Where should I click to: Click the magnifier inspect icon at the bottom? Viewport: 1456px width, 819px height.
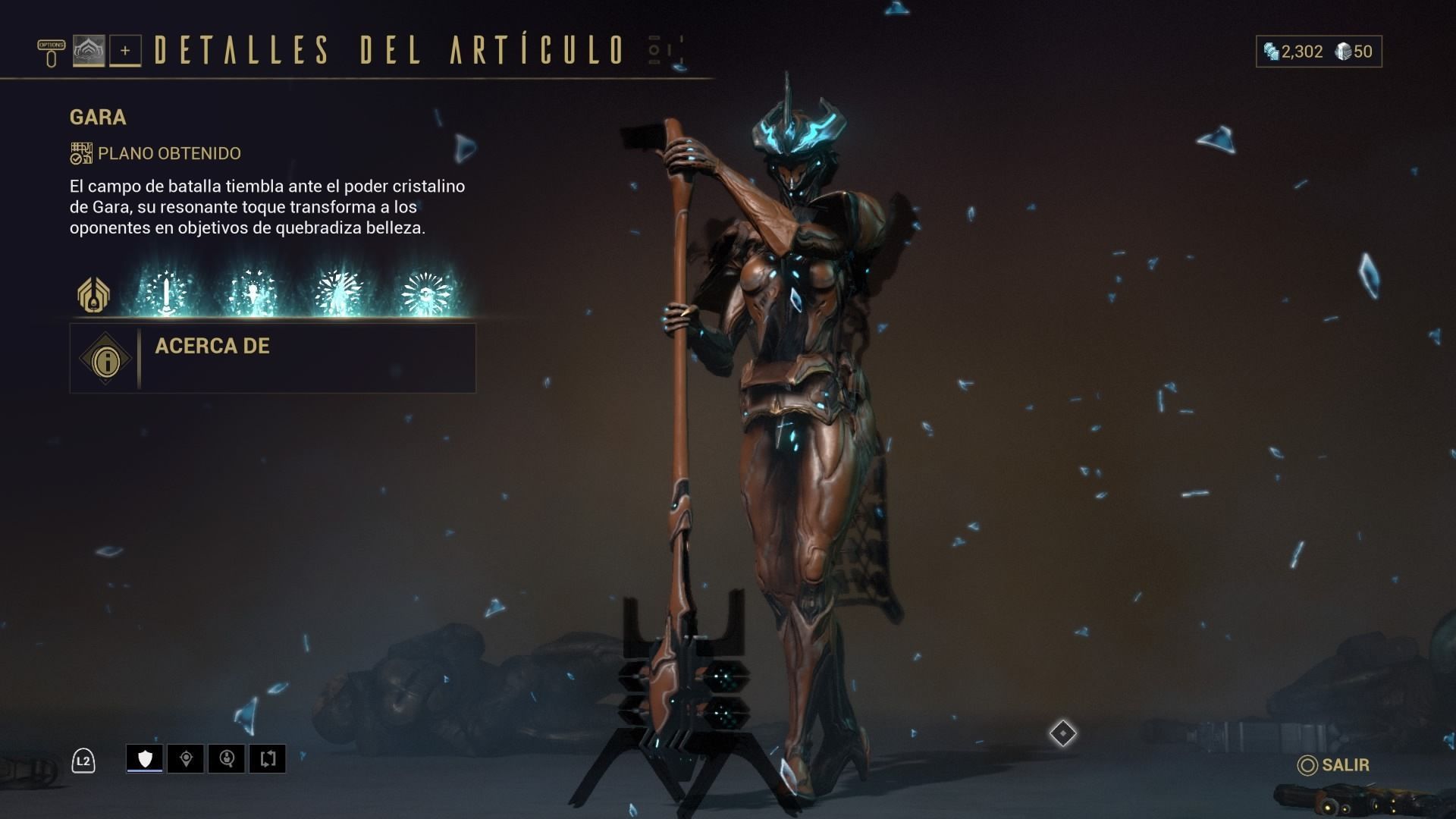click(x=227, y=758)
